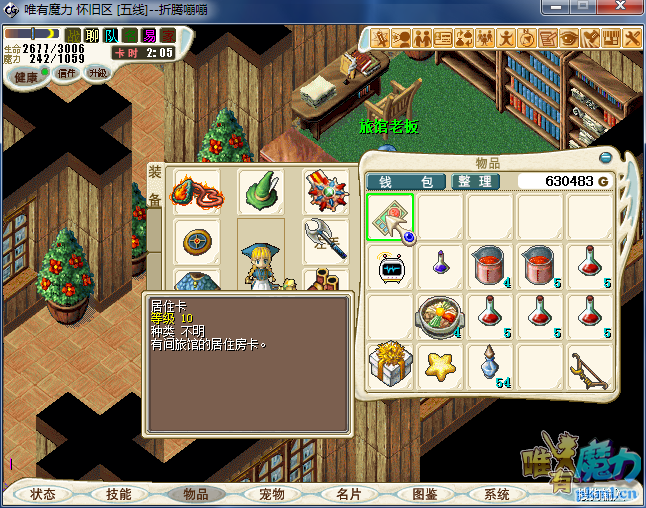Open the 技能 skills menu
The height and width of the screenshot is (508, 646).
pos(119,494)
